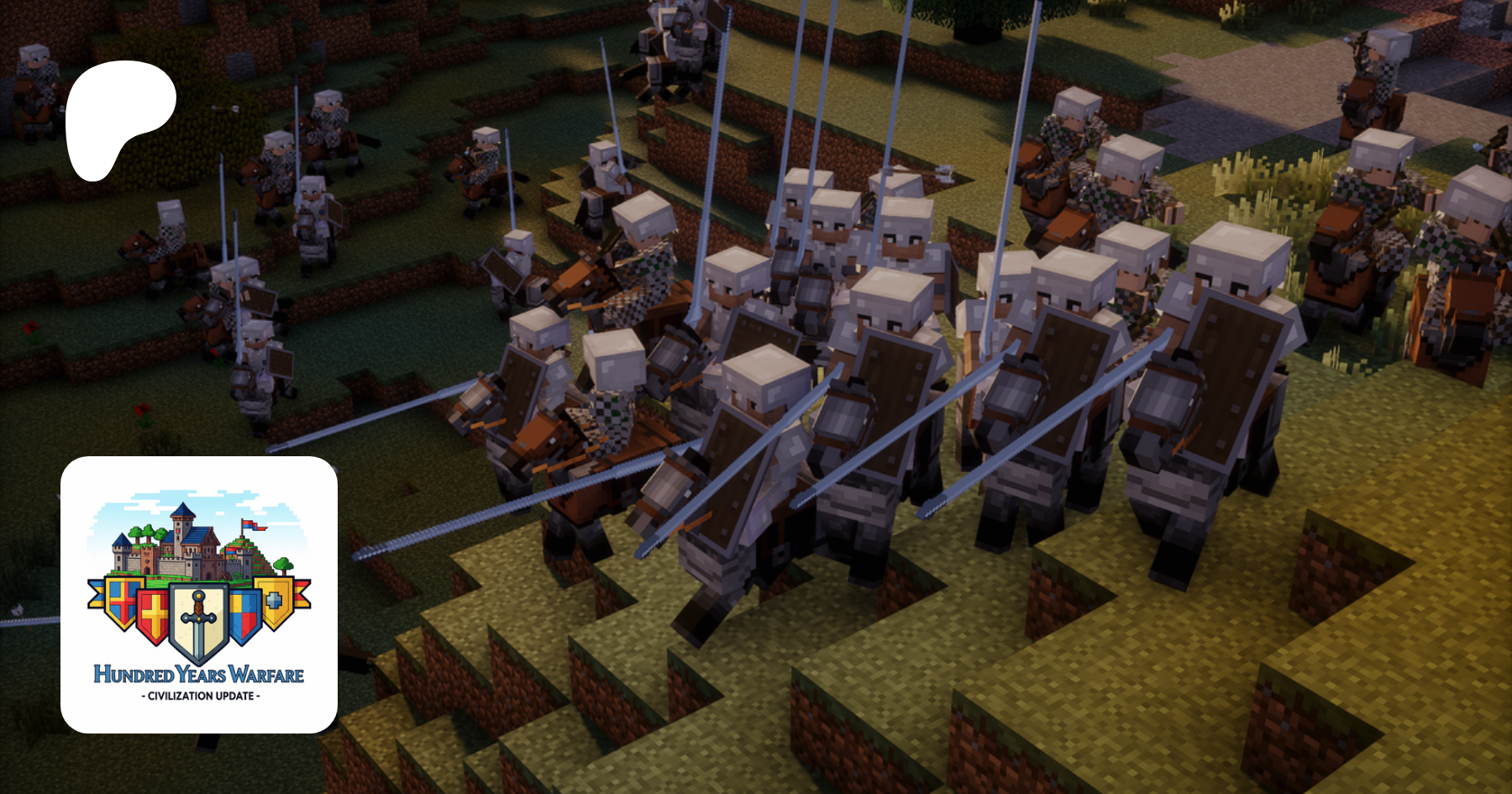Open the Hundred Years Warfare creator thumbnail
The width and height of the screenshot is (1512, 794).
pos(199,594)
